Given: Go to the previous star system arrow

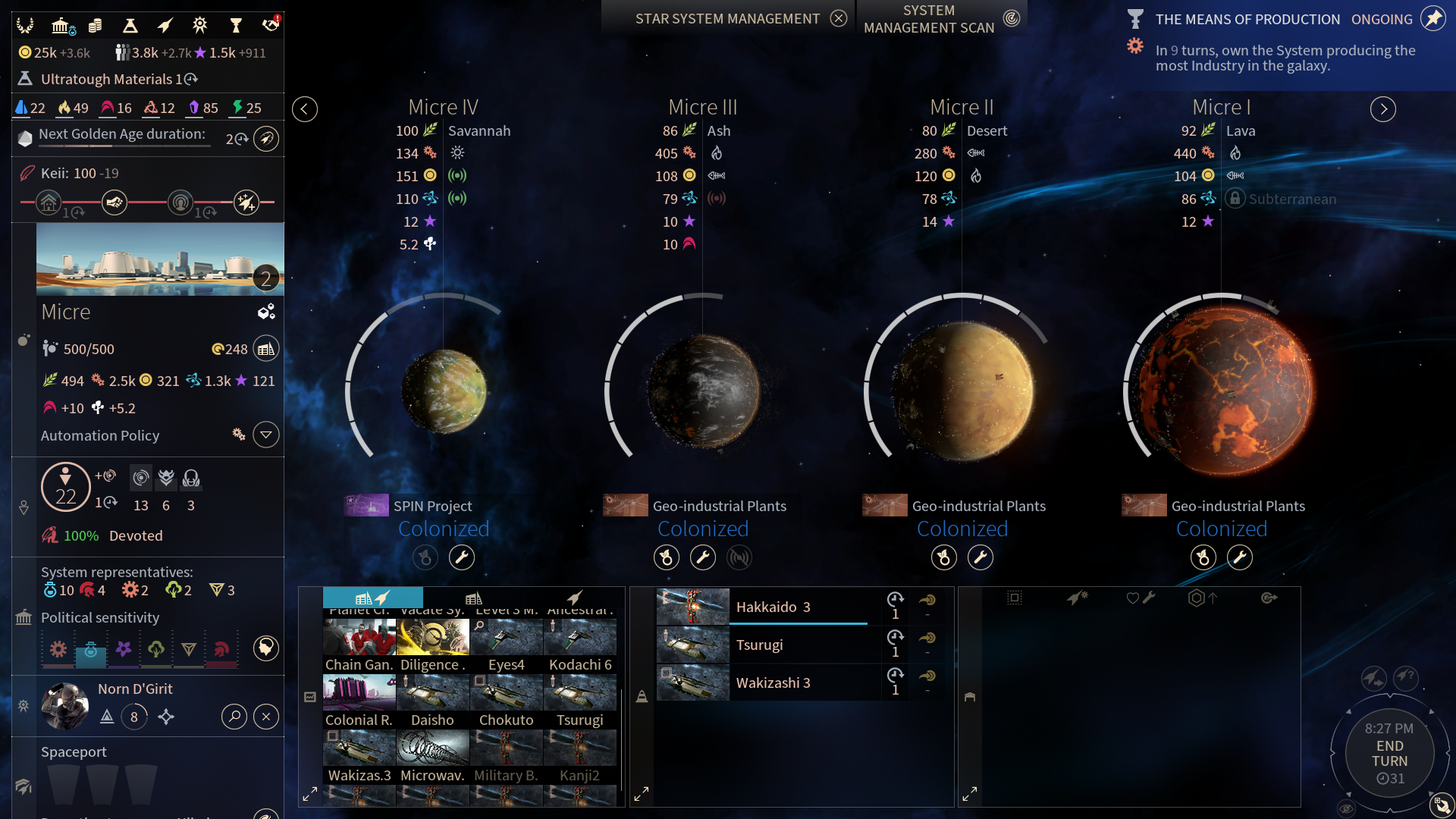Looking at the screenshot, I should click(x=305, y=109).
